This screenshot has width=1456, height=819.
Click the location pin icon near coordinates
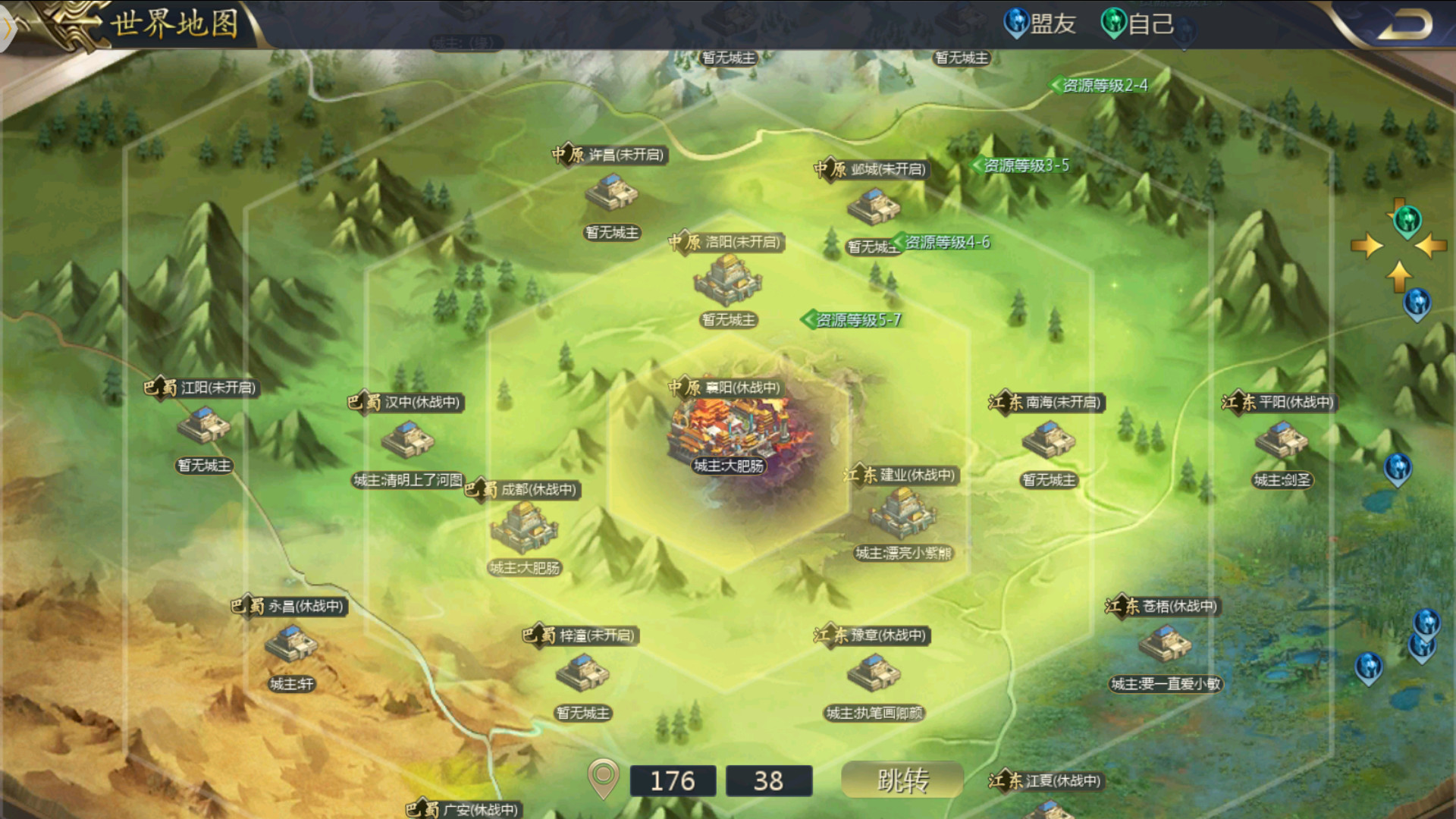click(603, 780)
